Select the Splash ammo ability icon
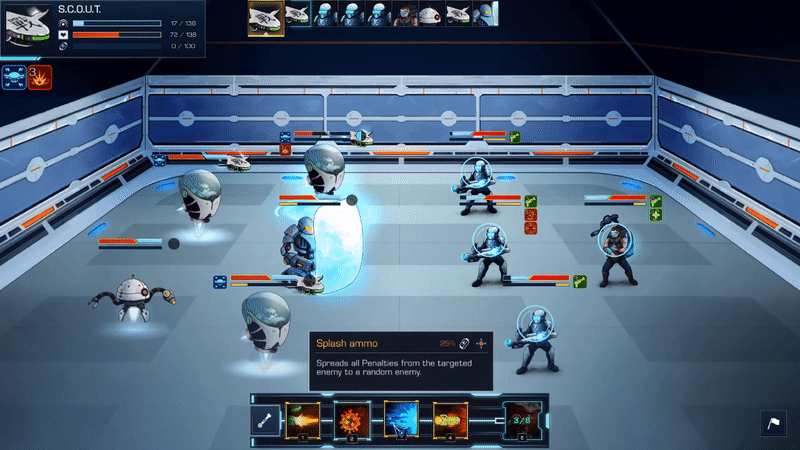 450,418
